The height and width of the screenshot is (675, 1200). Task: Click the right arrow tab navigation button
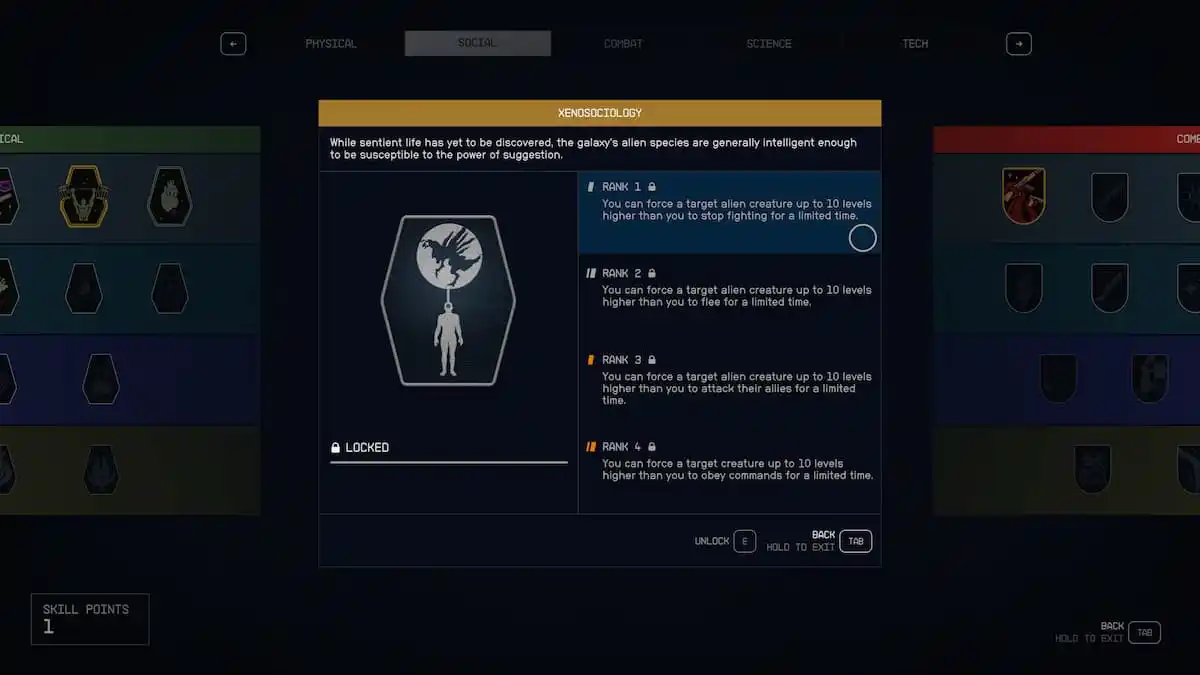click(x=1018, y=44)
